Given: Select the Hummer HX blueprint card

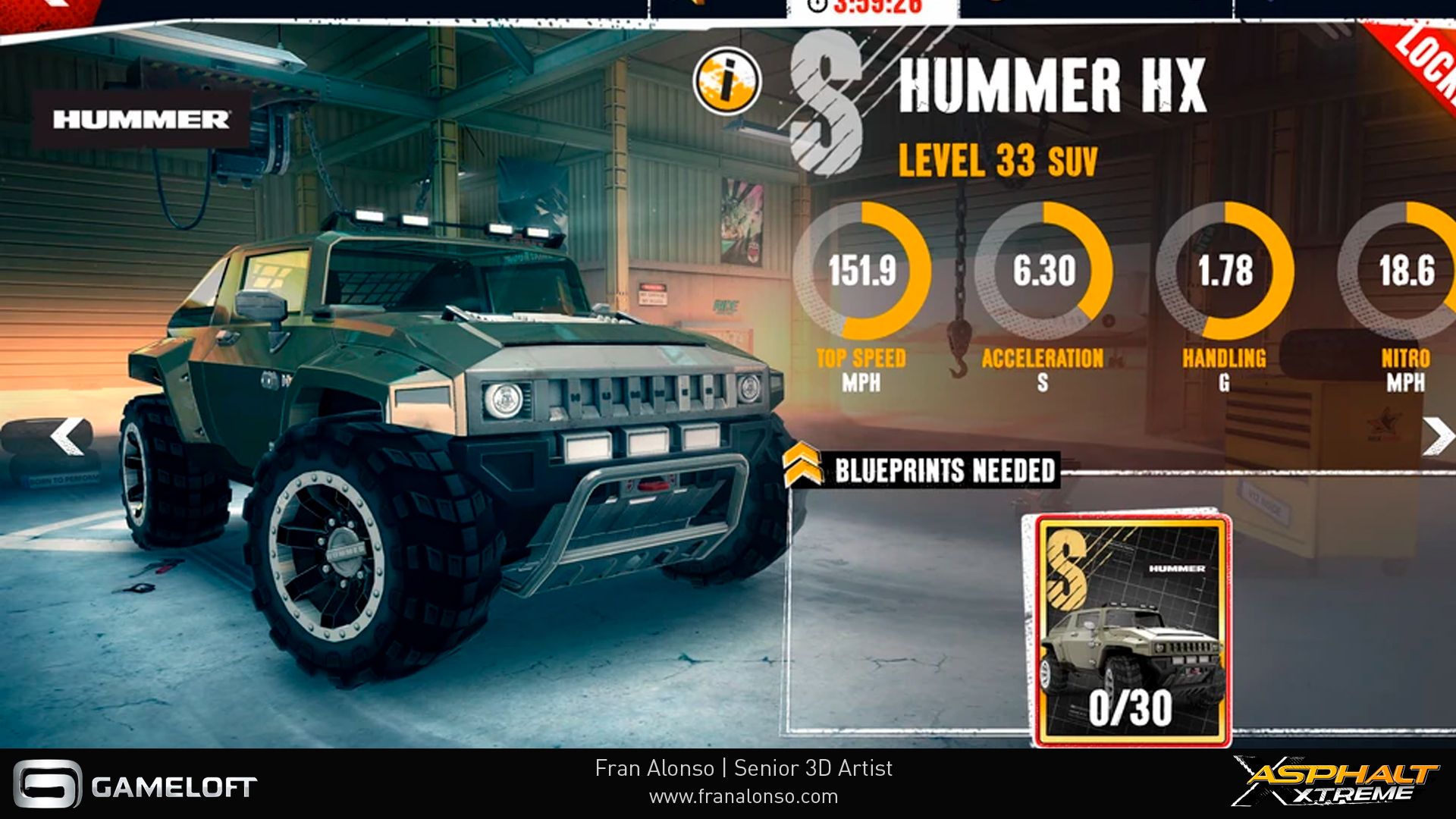Looking at the screenshot, I should (1131, 629).
